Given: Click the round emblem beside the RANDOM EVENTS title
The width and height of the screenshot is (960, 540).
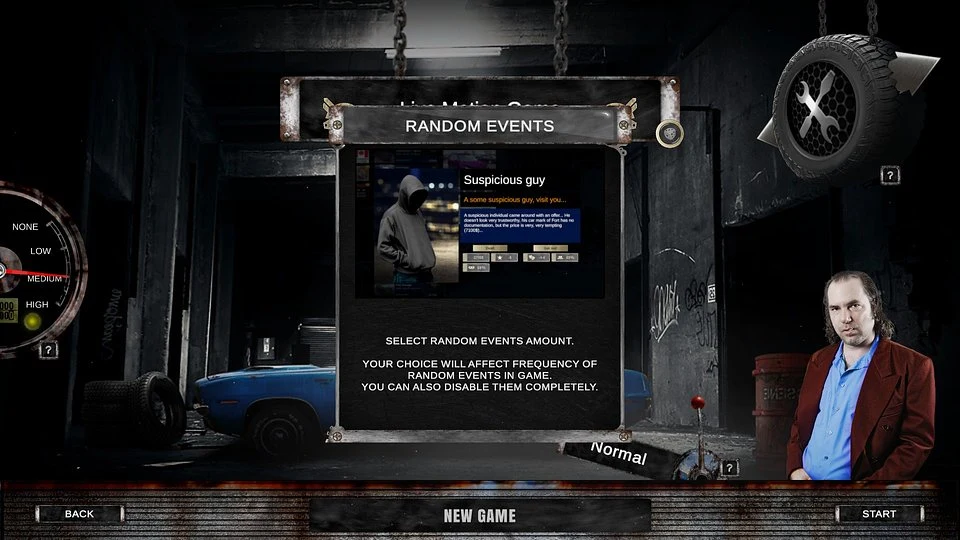Looking at the screenshot, I should pos(669,133).
